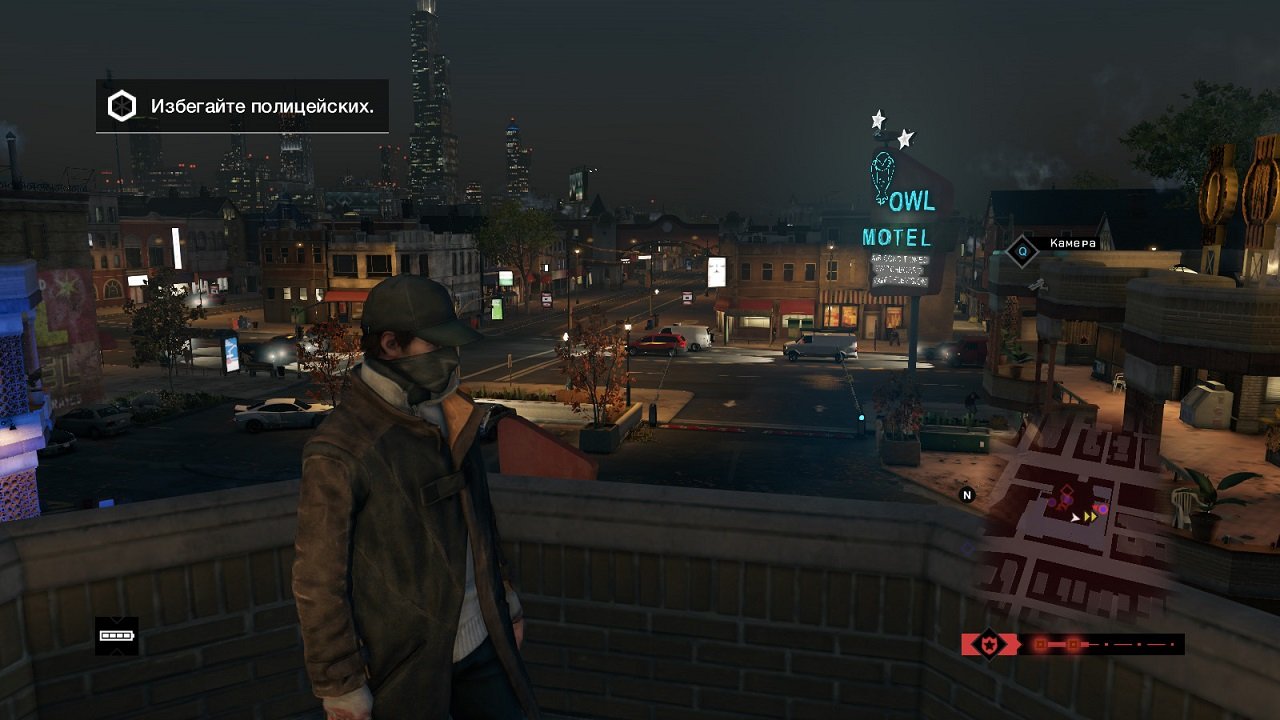
Task: Click the purple police dot on the minimap
Action: pyautogui.click(x=1052, y=501)
